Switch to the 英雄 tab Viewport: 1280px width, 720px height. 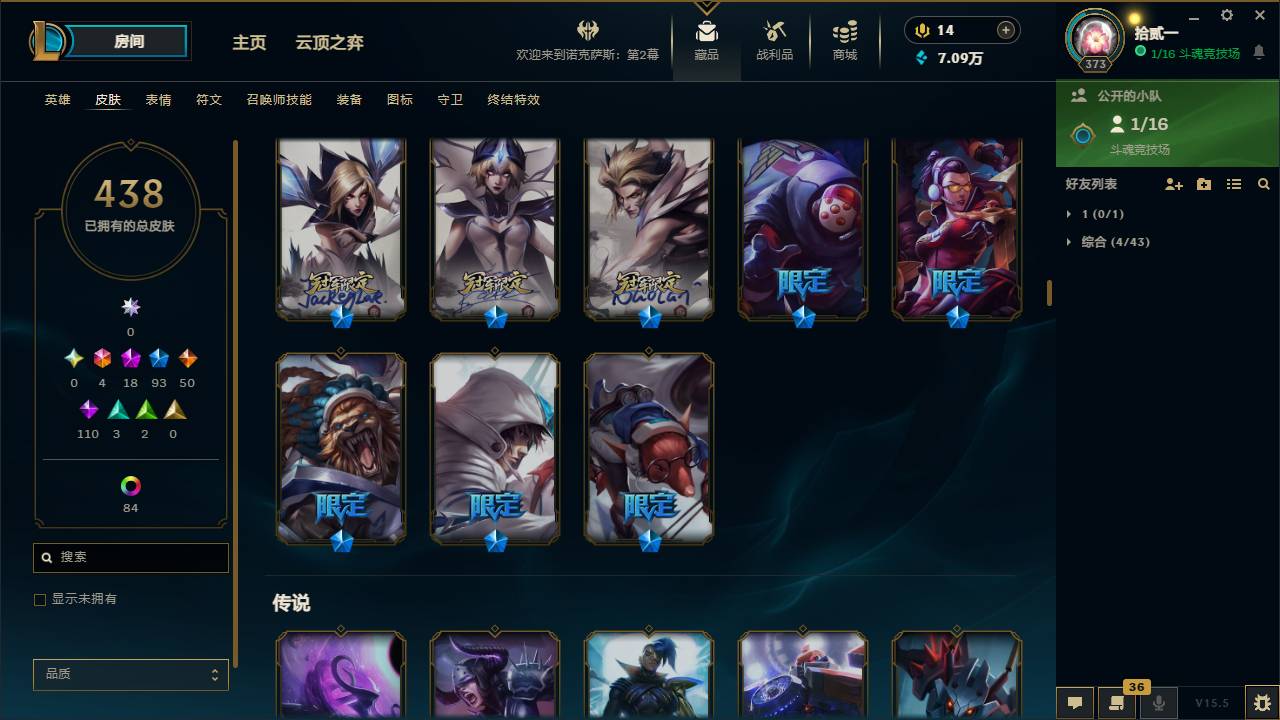click(x=57, y=100)
